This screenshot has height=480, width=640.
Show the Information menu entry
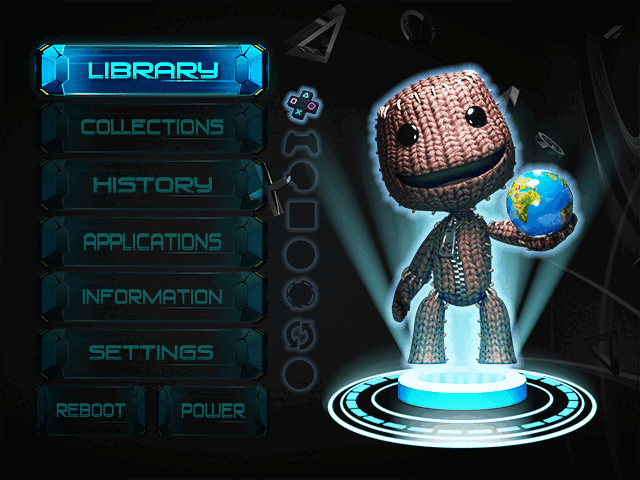[152, 297]
